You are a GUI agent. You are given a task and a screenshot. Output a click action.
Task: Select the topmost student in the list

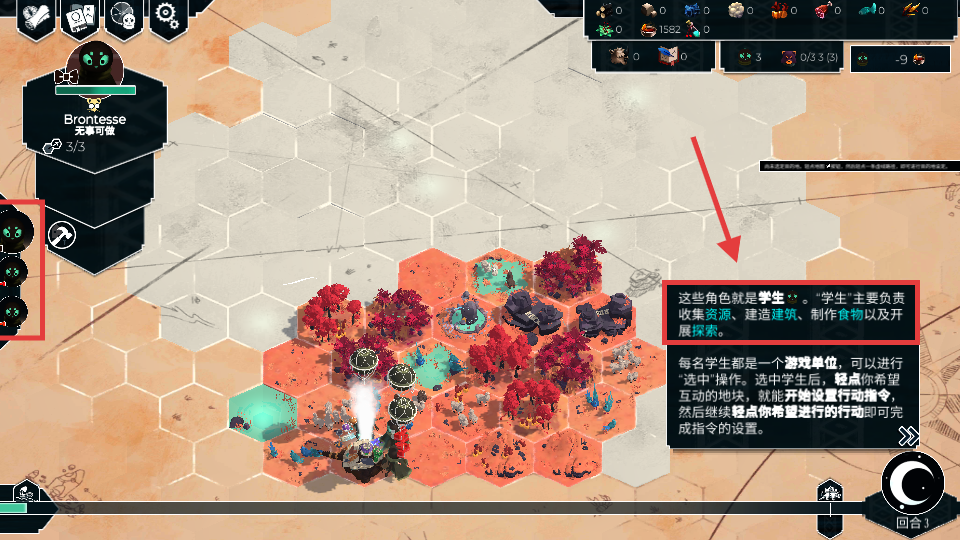(x=17, y=231)
